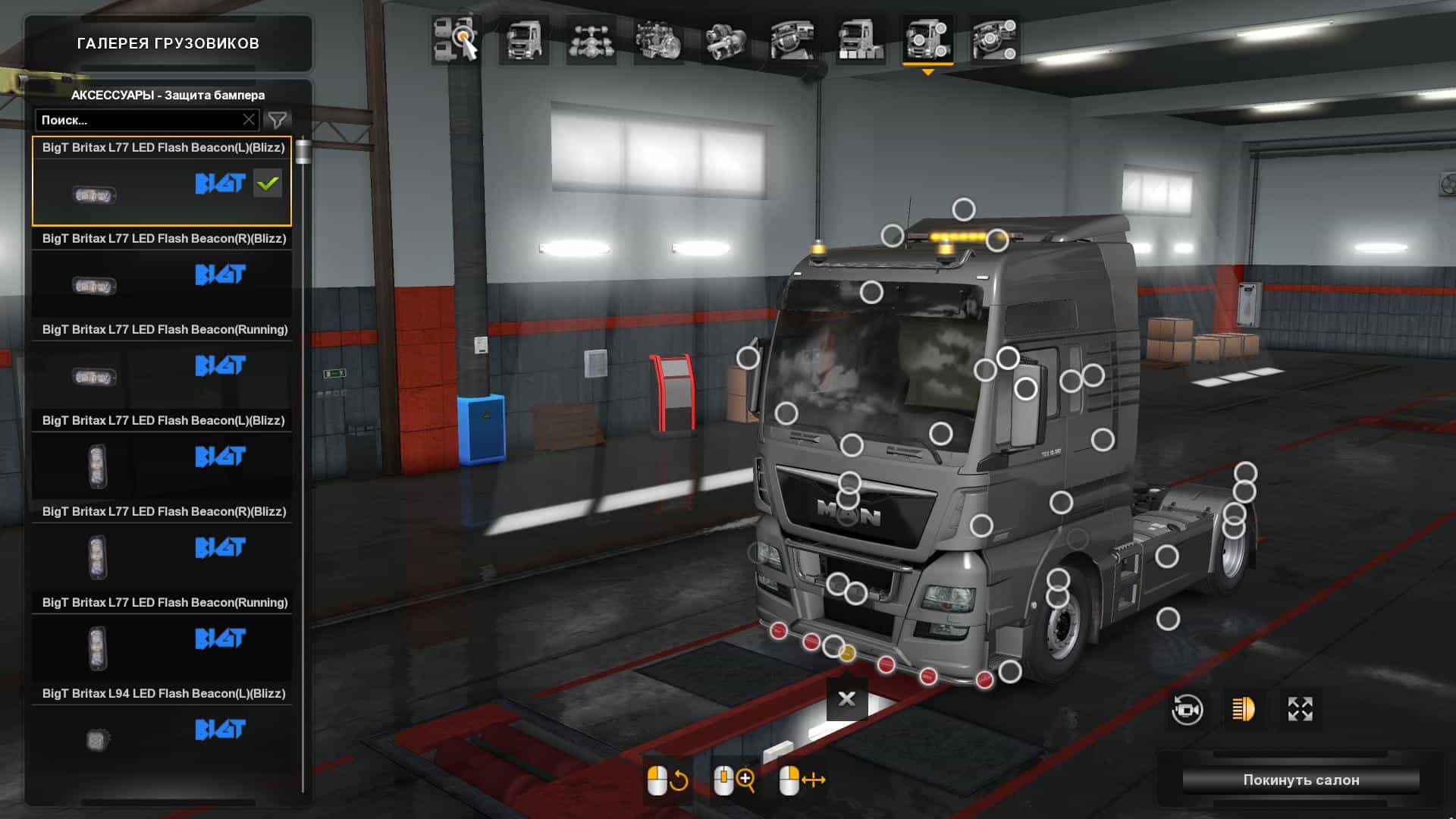Select the BigT Britax L94 LED Flash Beacon(L)(Blizz)
Screen dimensions: 1456x819
pos(162,728)
